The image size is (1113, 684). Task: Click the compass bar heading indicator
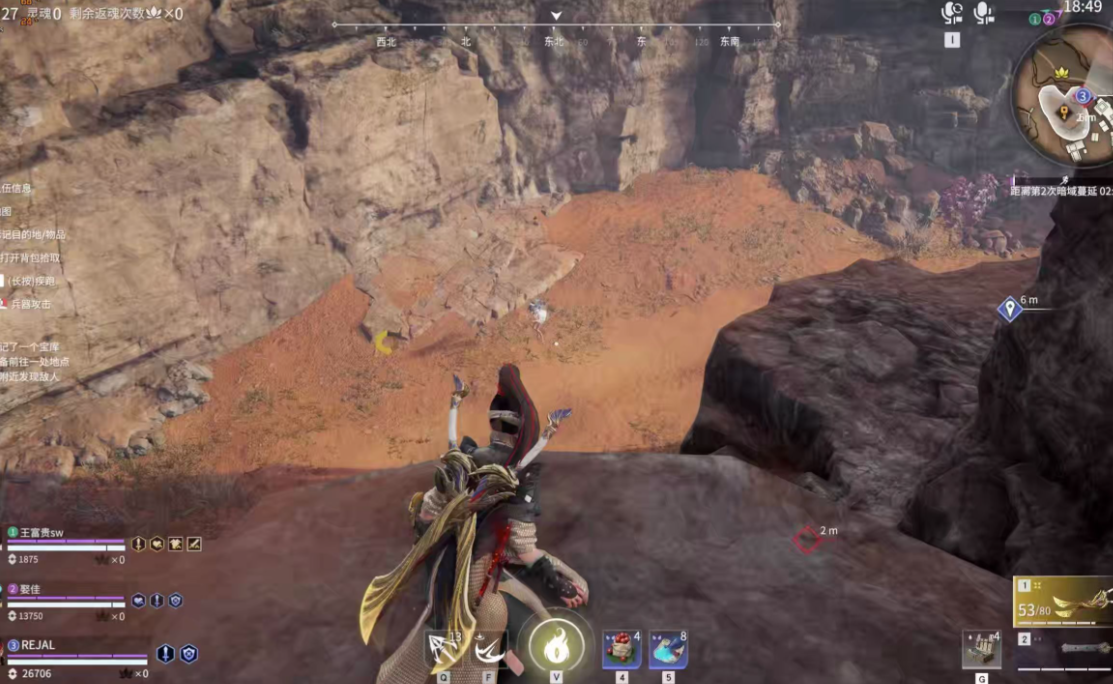(x=556, y=16)
